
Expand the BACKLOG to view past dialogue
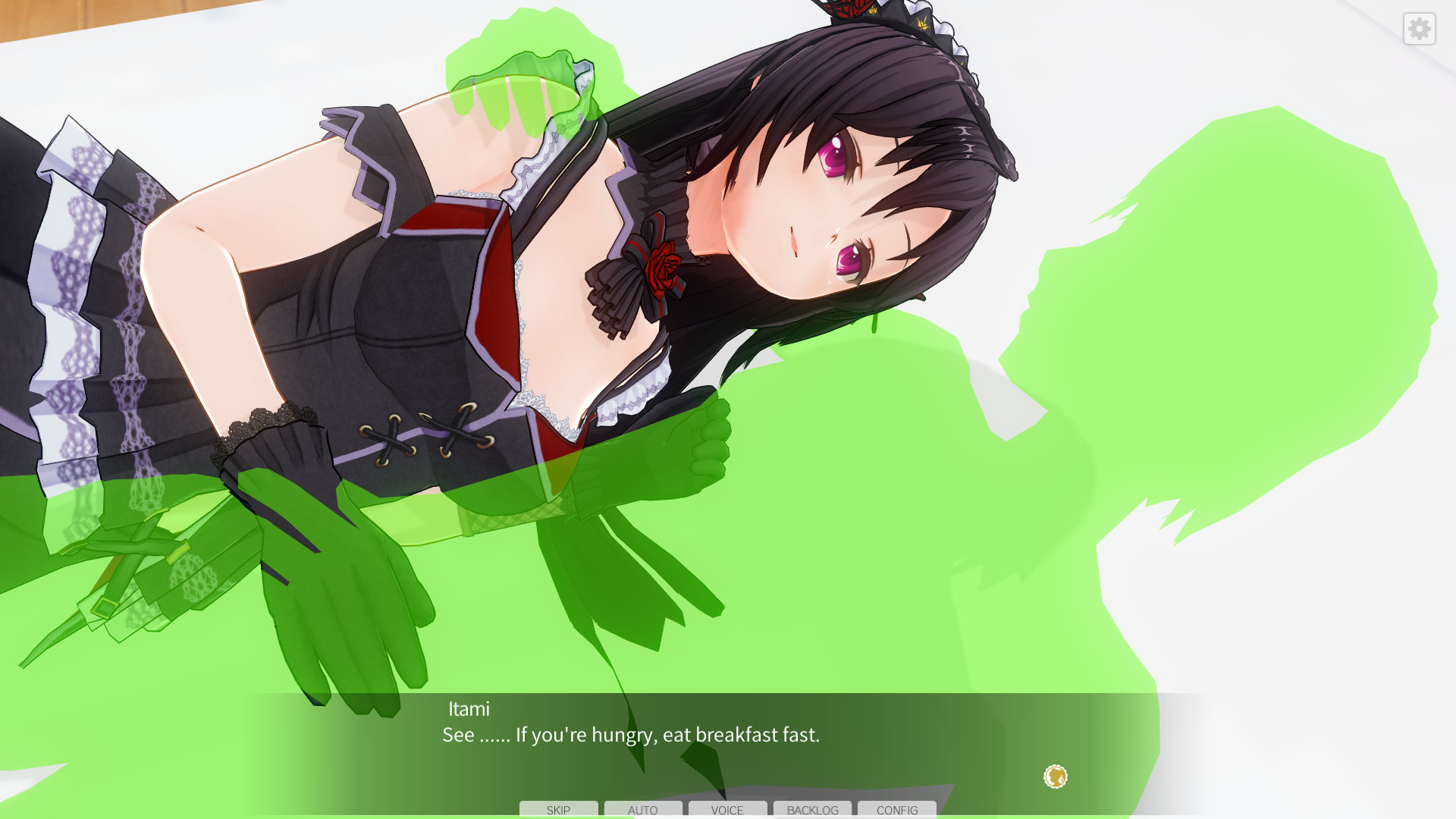coord(811,810)
